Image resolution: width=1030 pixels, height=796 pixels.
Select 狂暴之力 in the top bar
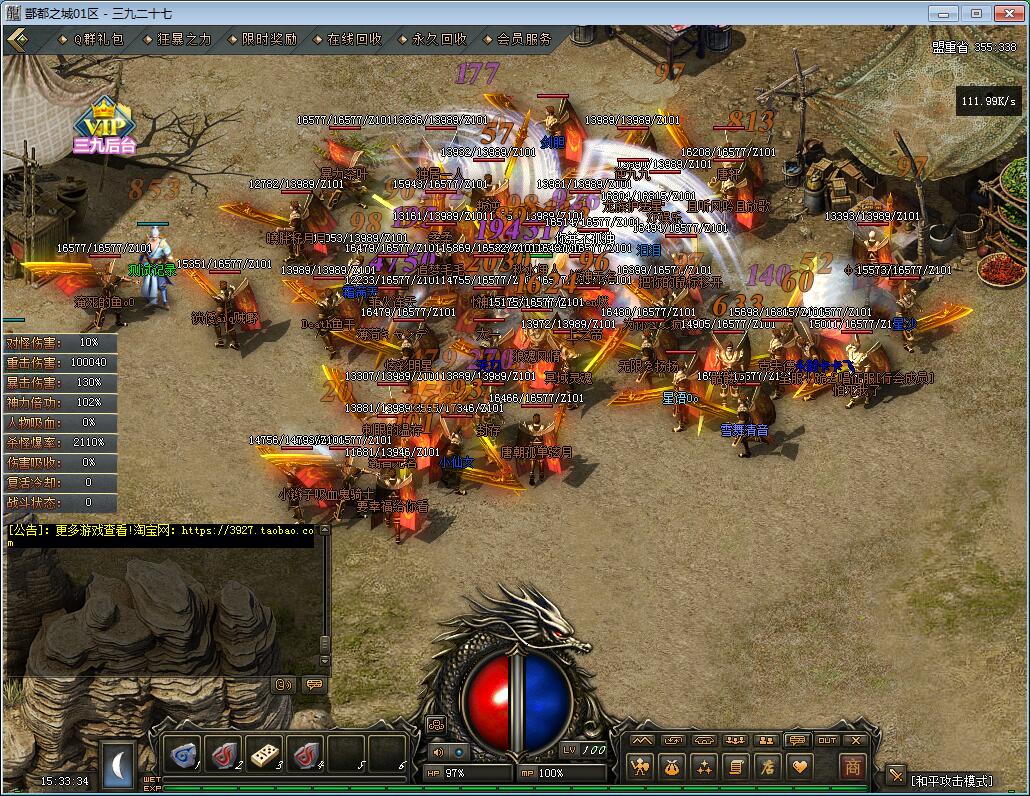tap(184, 40)
